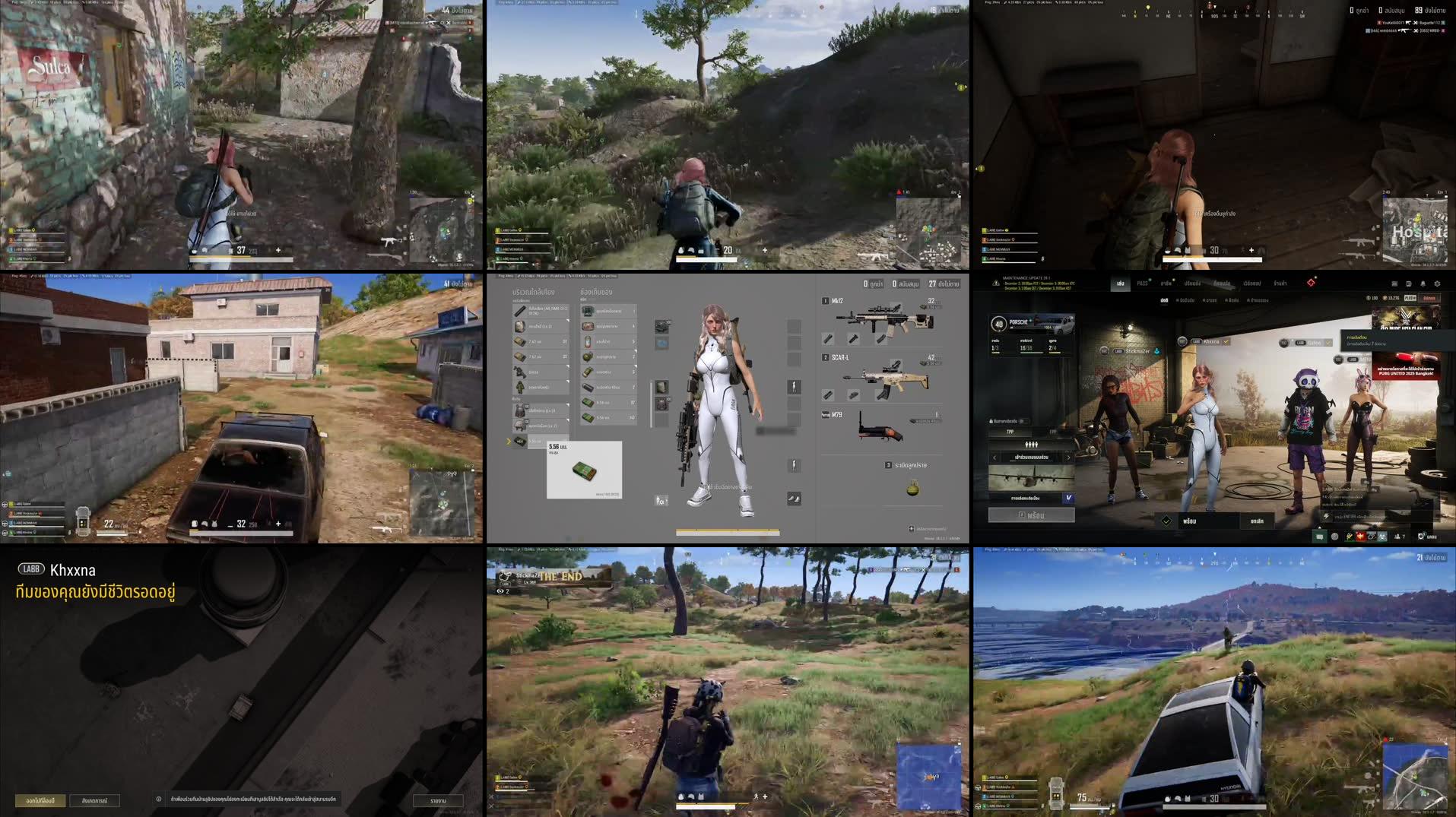Image resolution: width=1456 pixels, height=817 pixels.
Task: Click the 5.56mm ammo tooltip thumbnail
Action: (585, 470)
